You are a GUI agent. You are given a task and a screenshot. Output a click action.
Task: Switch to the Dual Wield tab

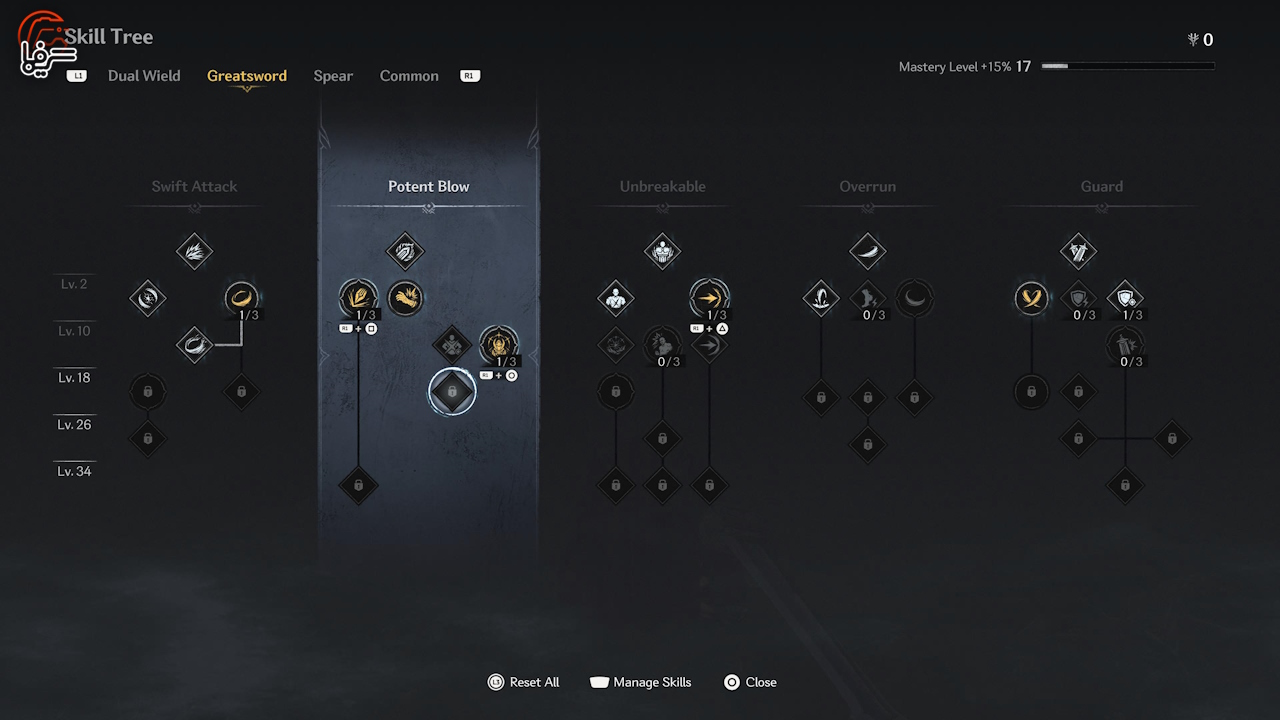(x=144, y=76)
